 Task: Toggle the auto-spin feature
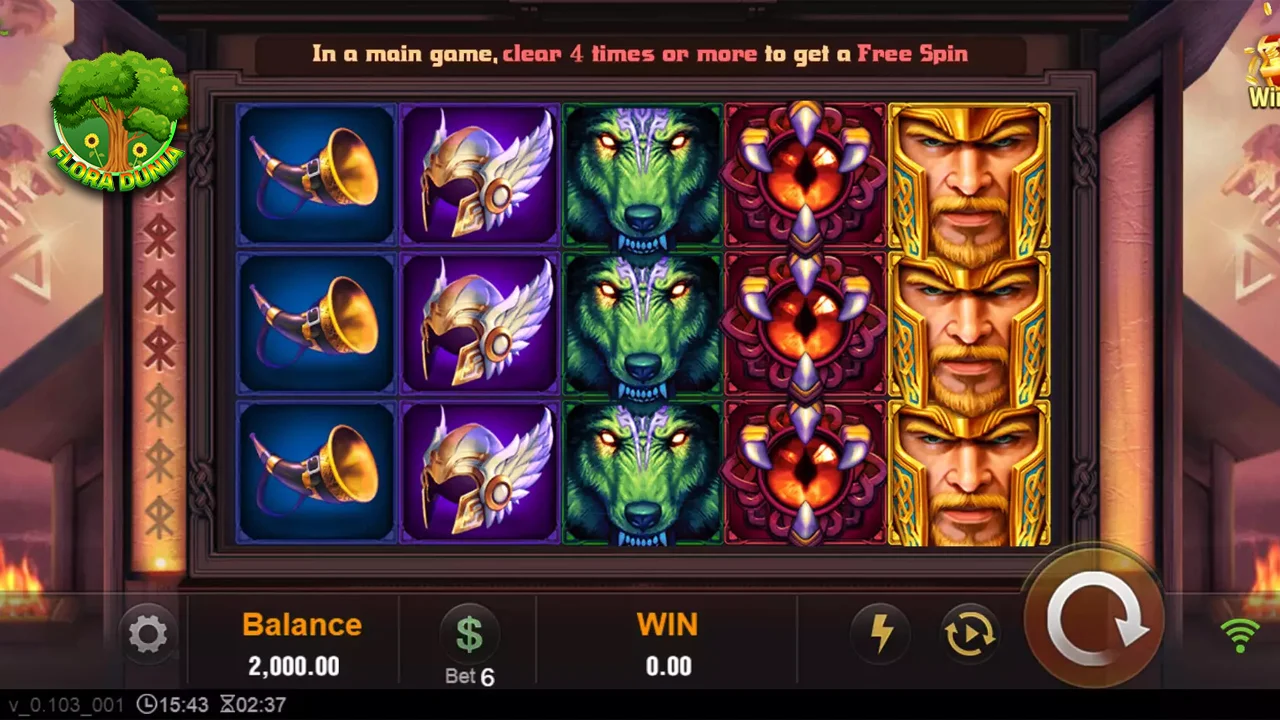pos(968,632)
